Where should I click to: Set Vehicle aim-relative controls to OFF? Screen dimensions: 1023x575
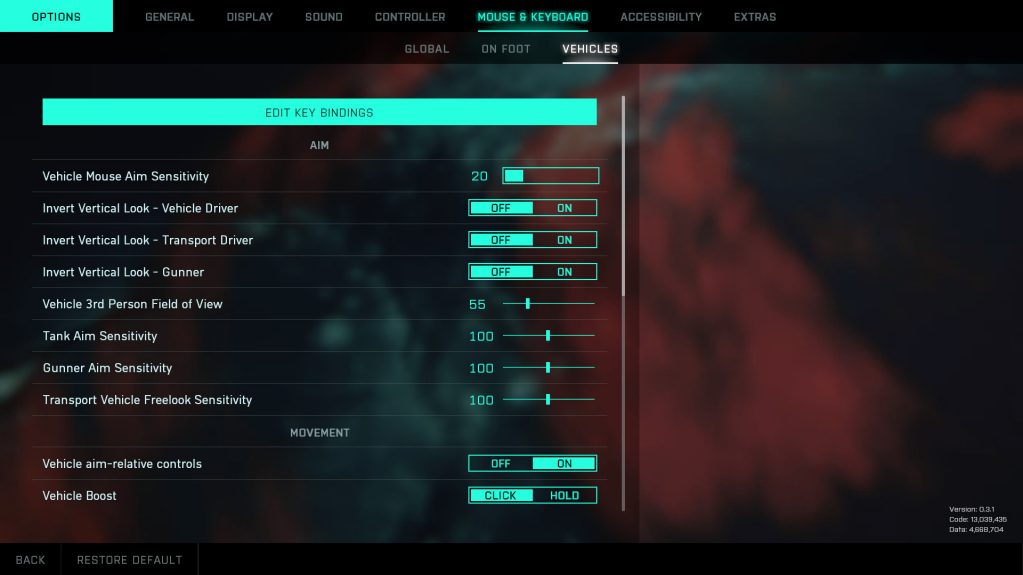(x=501, y=464)
